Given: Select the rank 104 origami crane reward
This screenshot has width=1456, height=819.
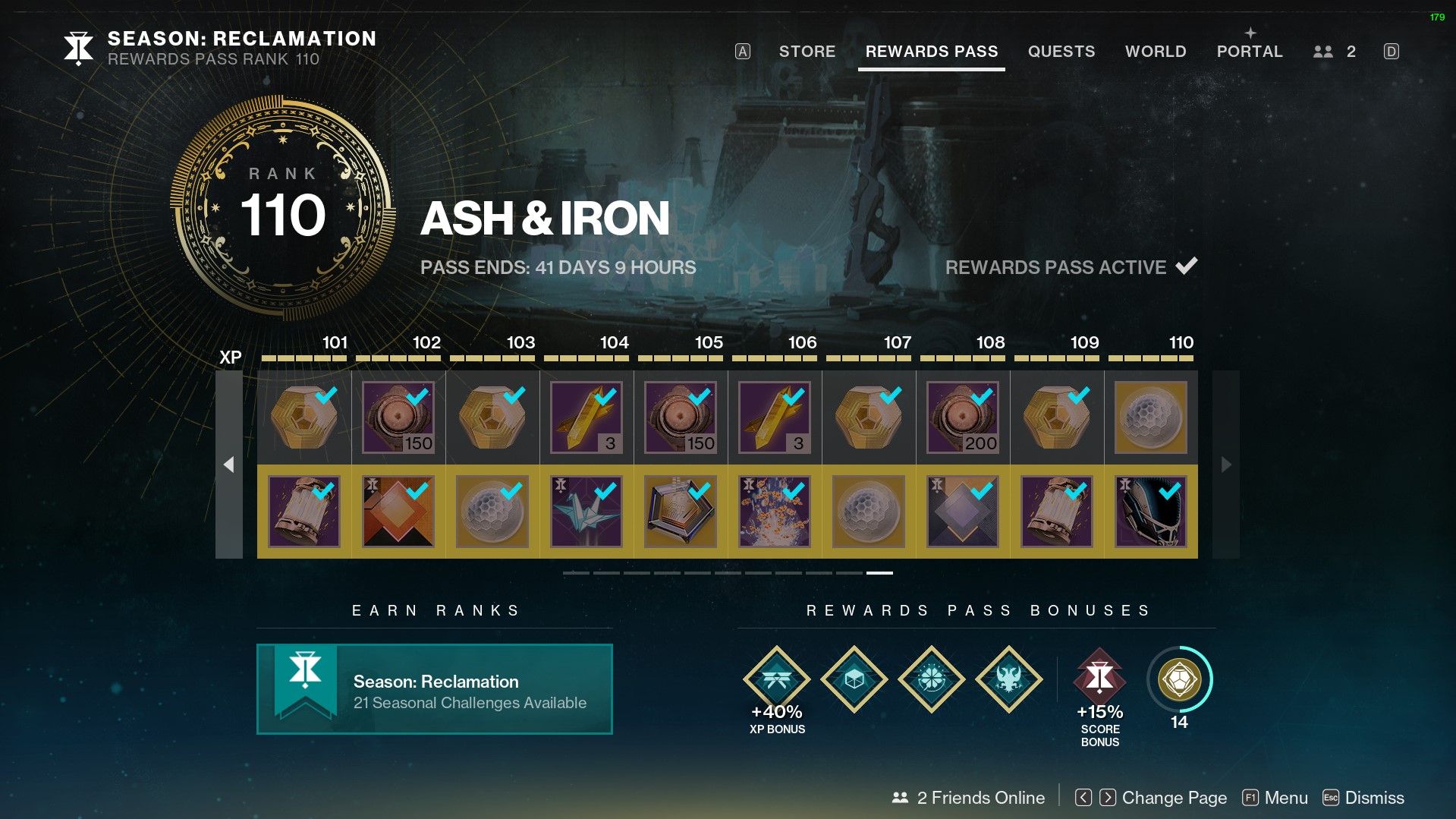Looking at the screenshot, I should click(586, 512).
